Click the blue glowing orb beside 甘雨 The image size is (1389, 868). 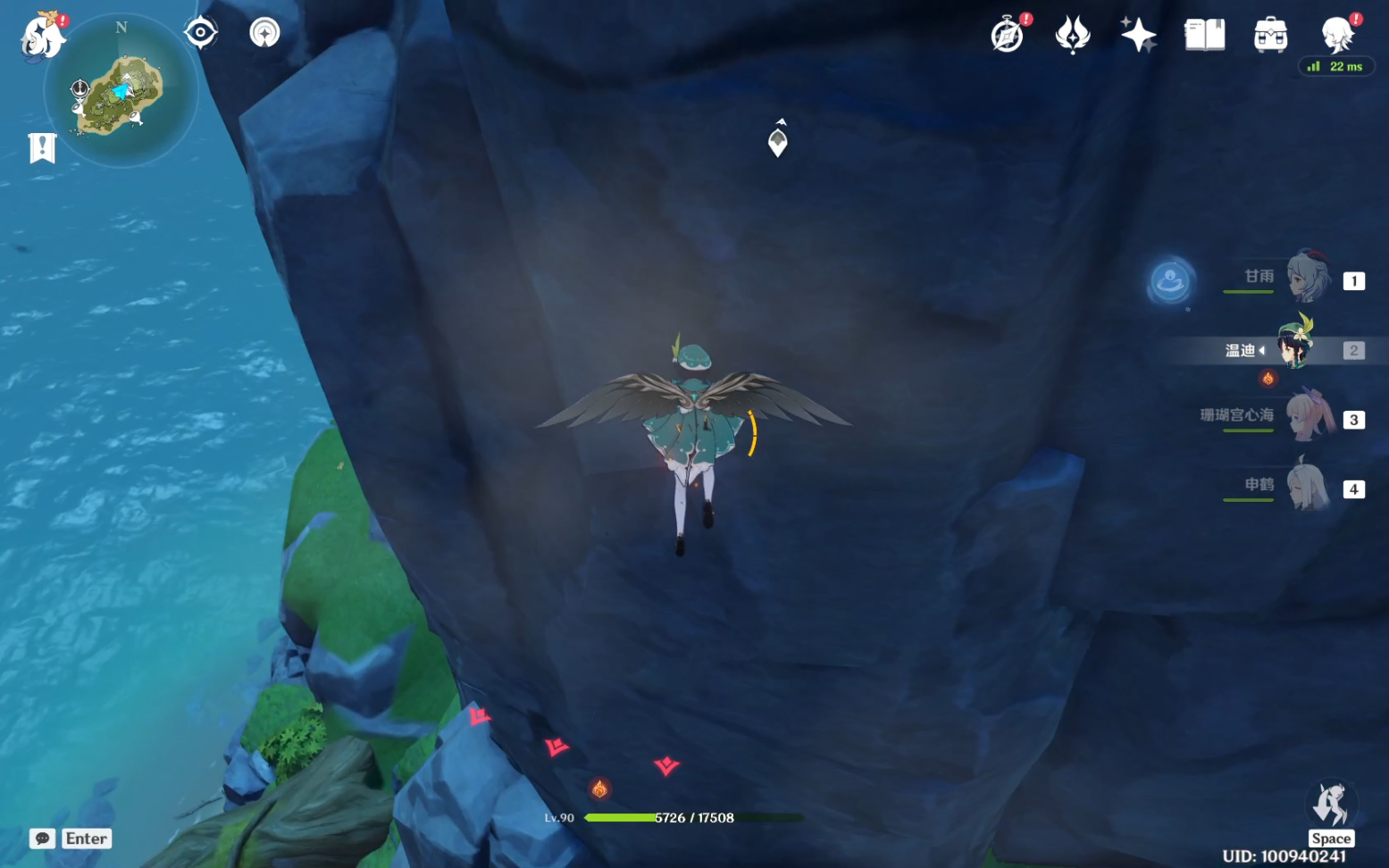1170,281
